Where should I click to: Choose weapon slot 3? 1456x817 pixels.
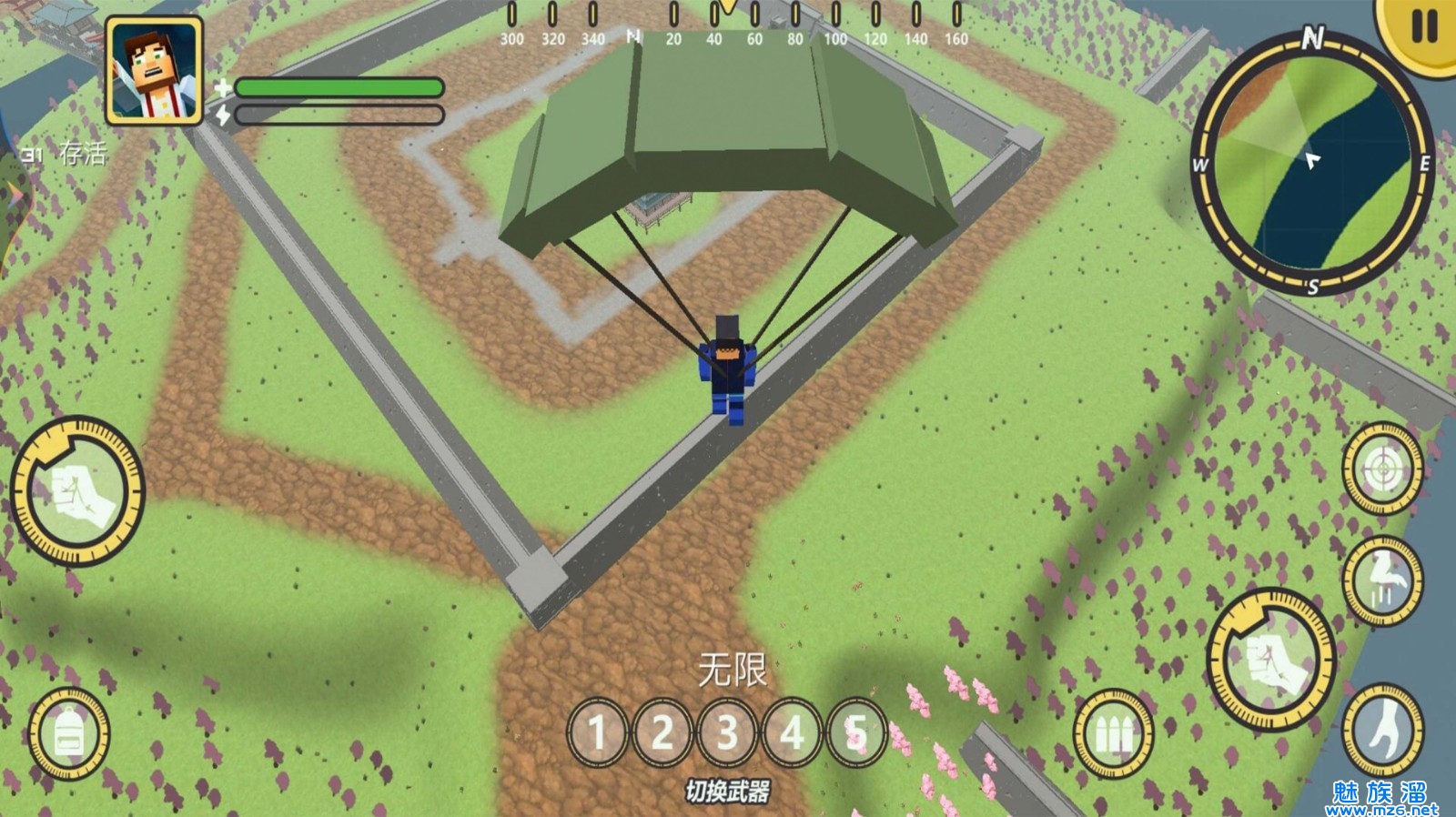pyautogui.click(x=727, y=732)
